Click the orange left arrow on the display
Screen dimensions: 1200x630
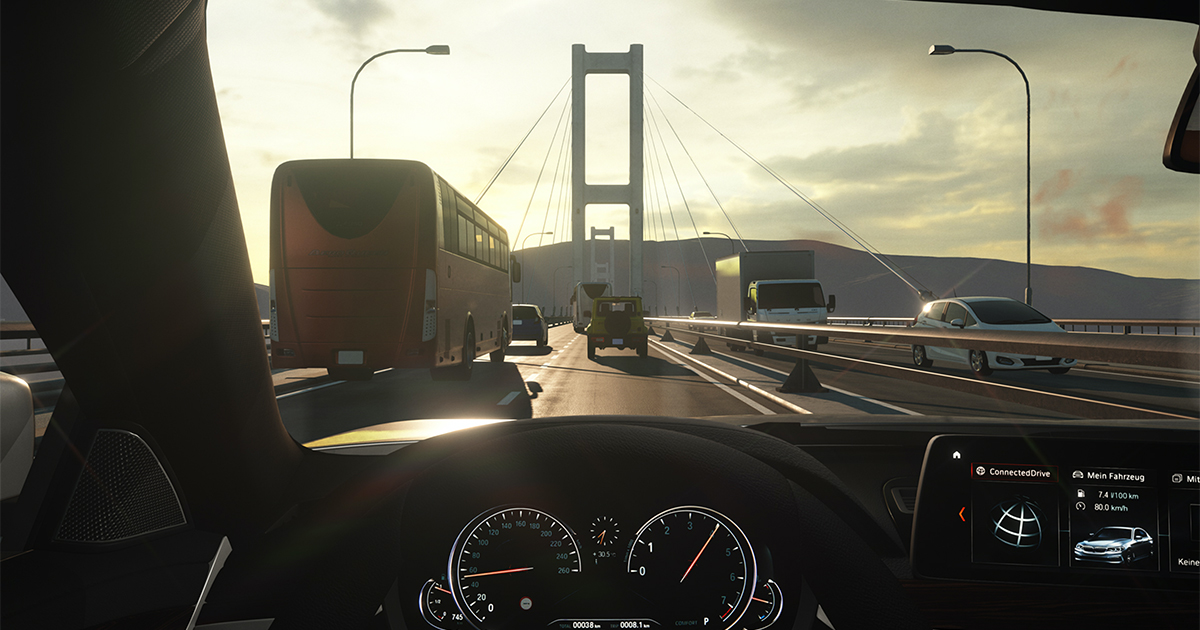tap(962, 514)
